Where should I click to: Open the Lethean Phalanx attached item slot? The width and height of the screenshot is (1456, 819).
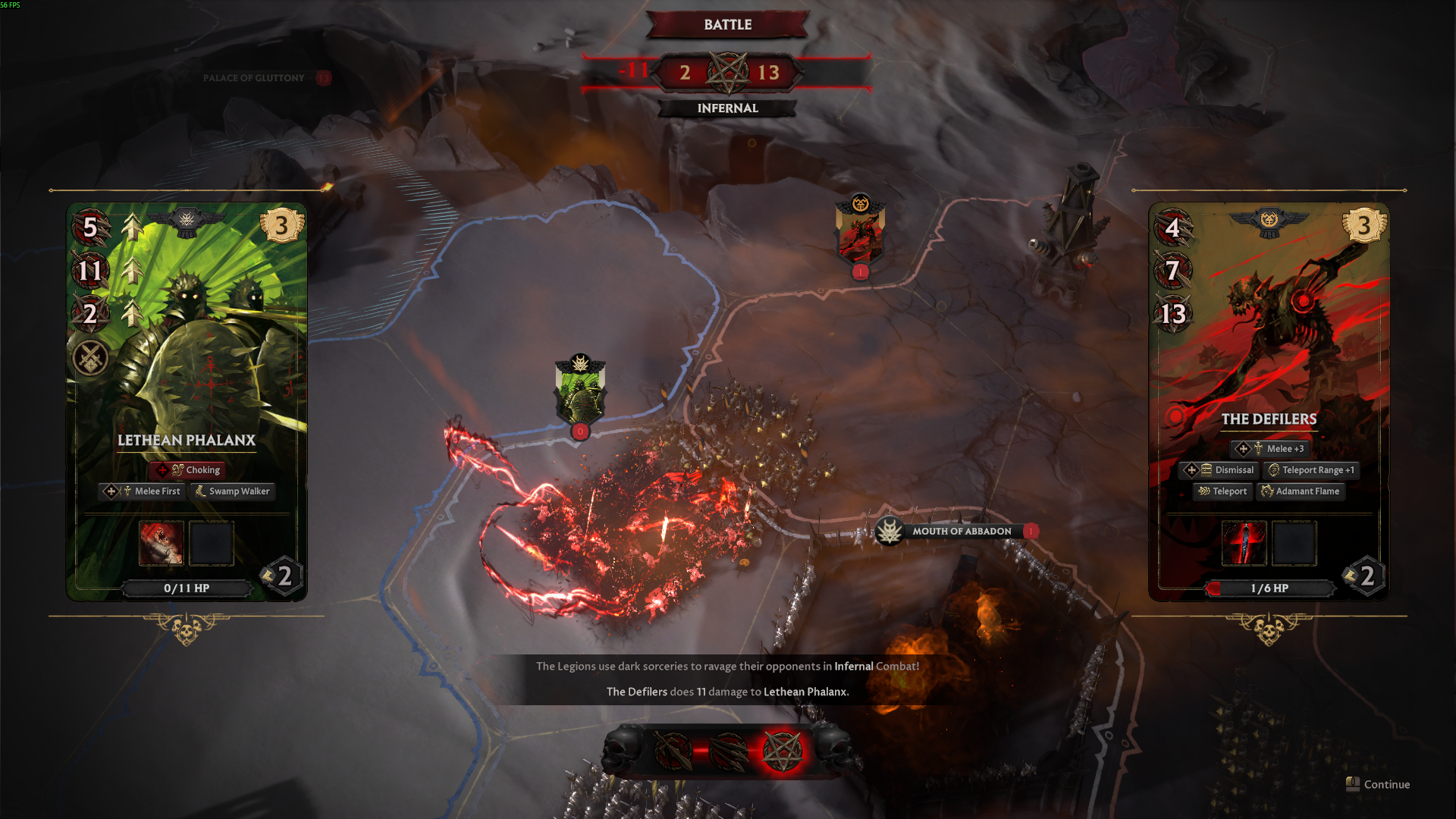[x=162, y=543]
